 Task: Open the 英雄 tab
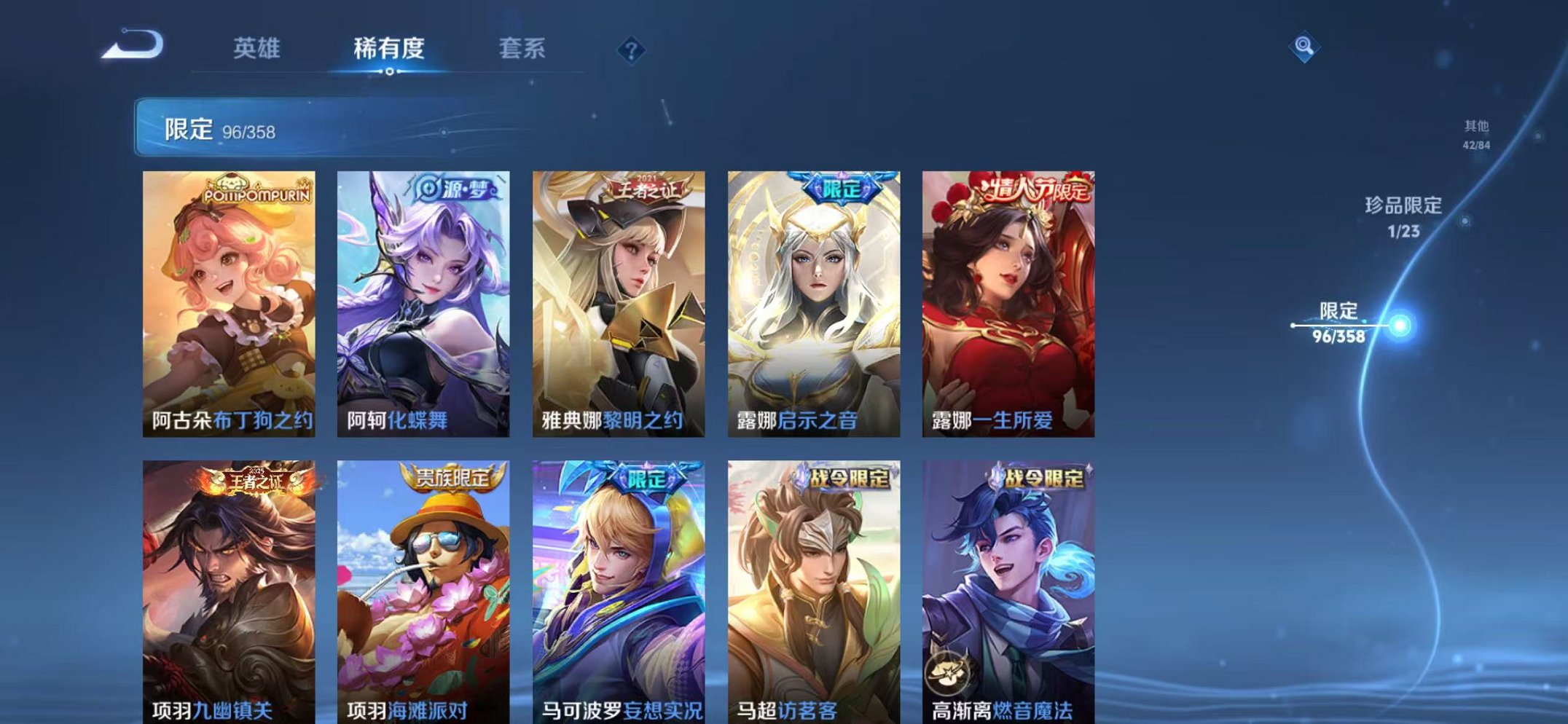(257, 47)
